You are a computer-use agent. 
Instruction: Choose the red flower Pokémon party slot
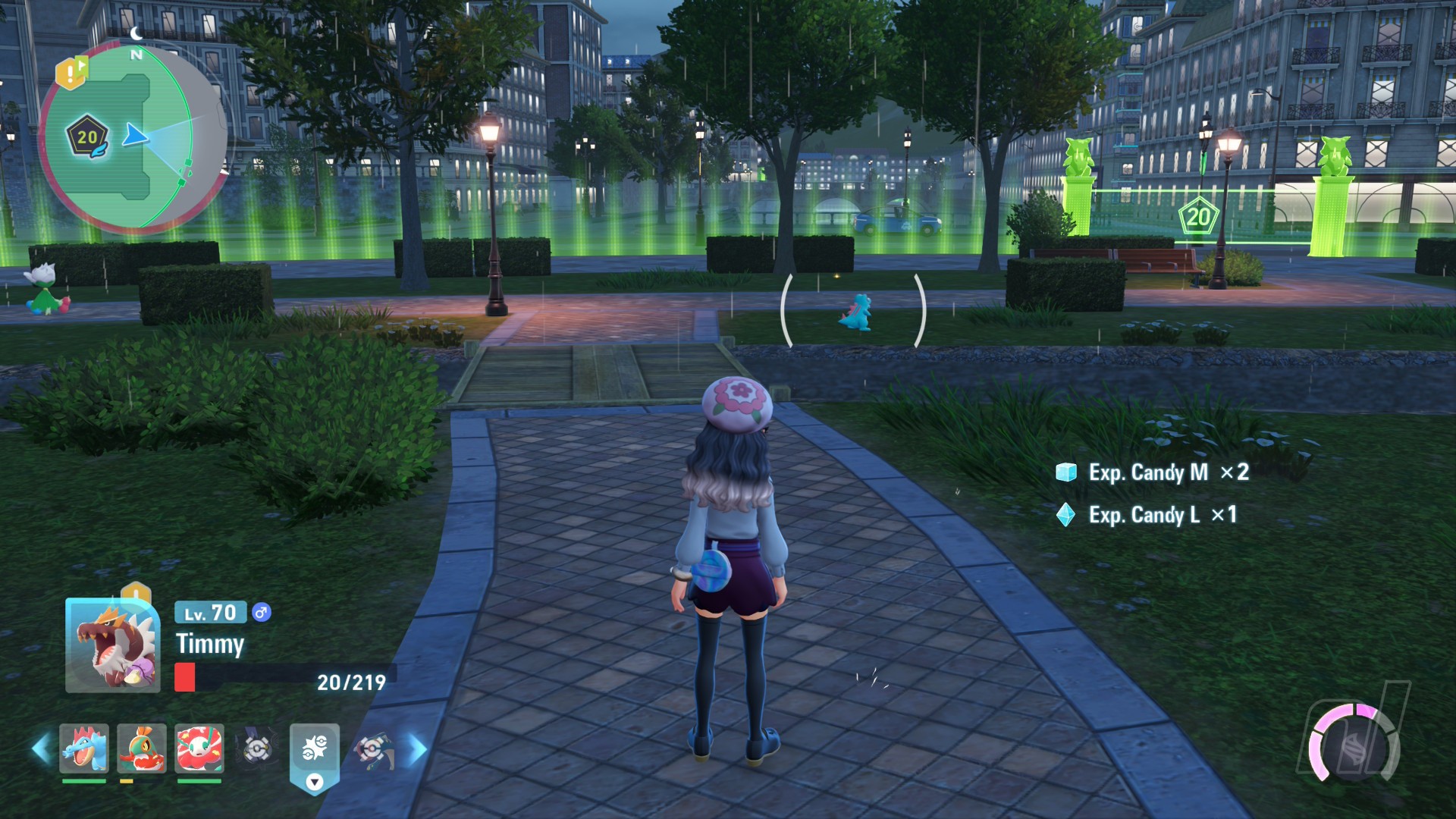click(x=199, y=748)
